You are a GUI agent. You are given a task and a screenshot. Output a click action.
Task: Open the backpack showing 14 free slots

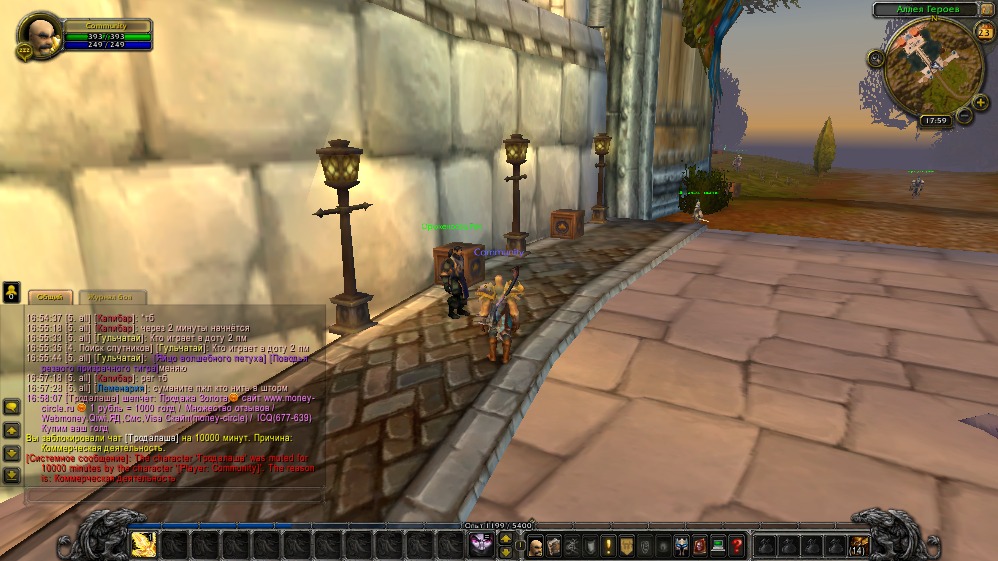pos(859,545)
